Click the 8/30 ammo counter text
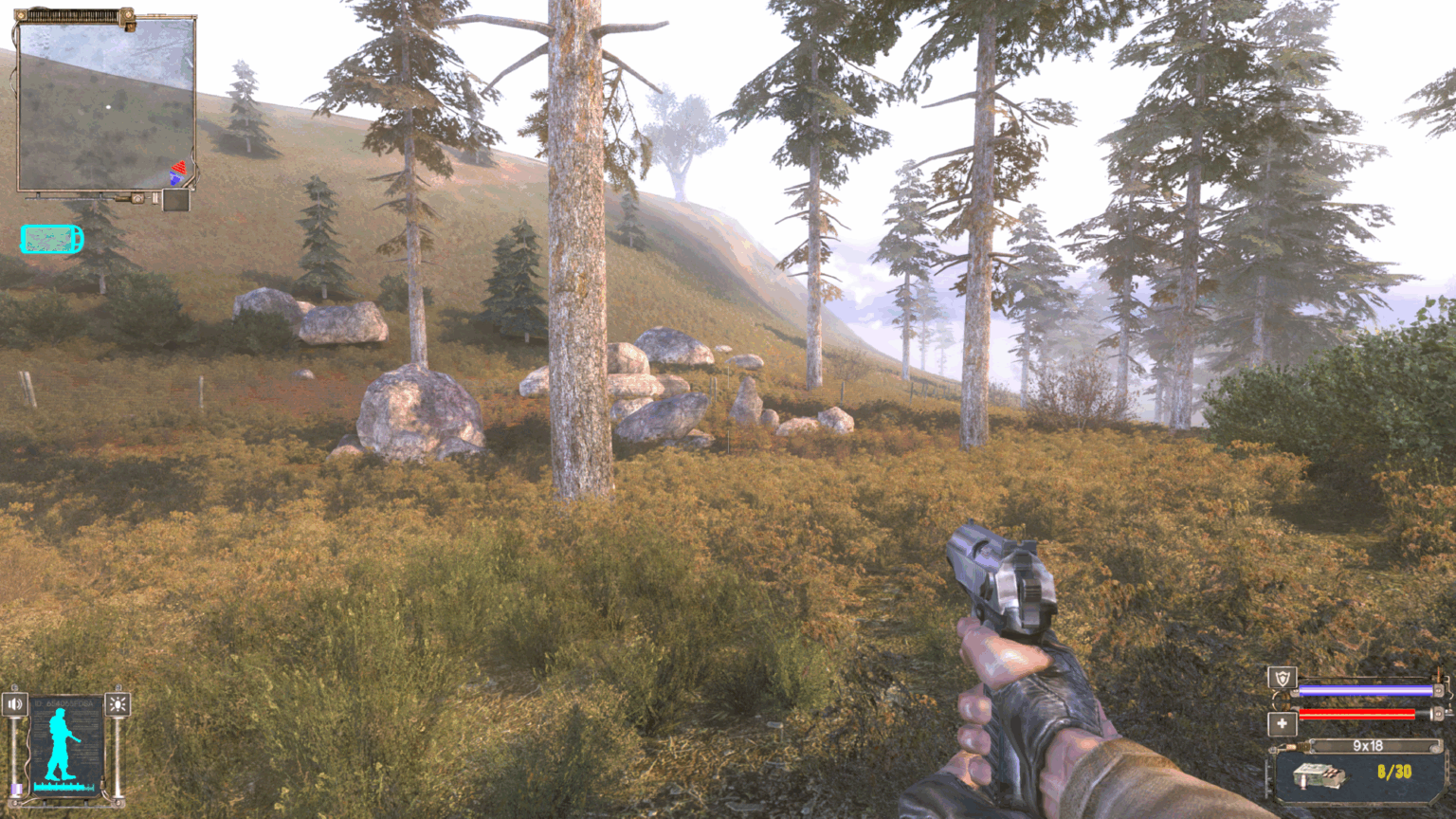The width and height of the screenshot is (1456, 819). (1394, 771)
